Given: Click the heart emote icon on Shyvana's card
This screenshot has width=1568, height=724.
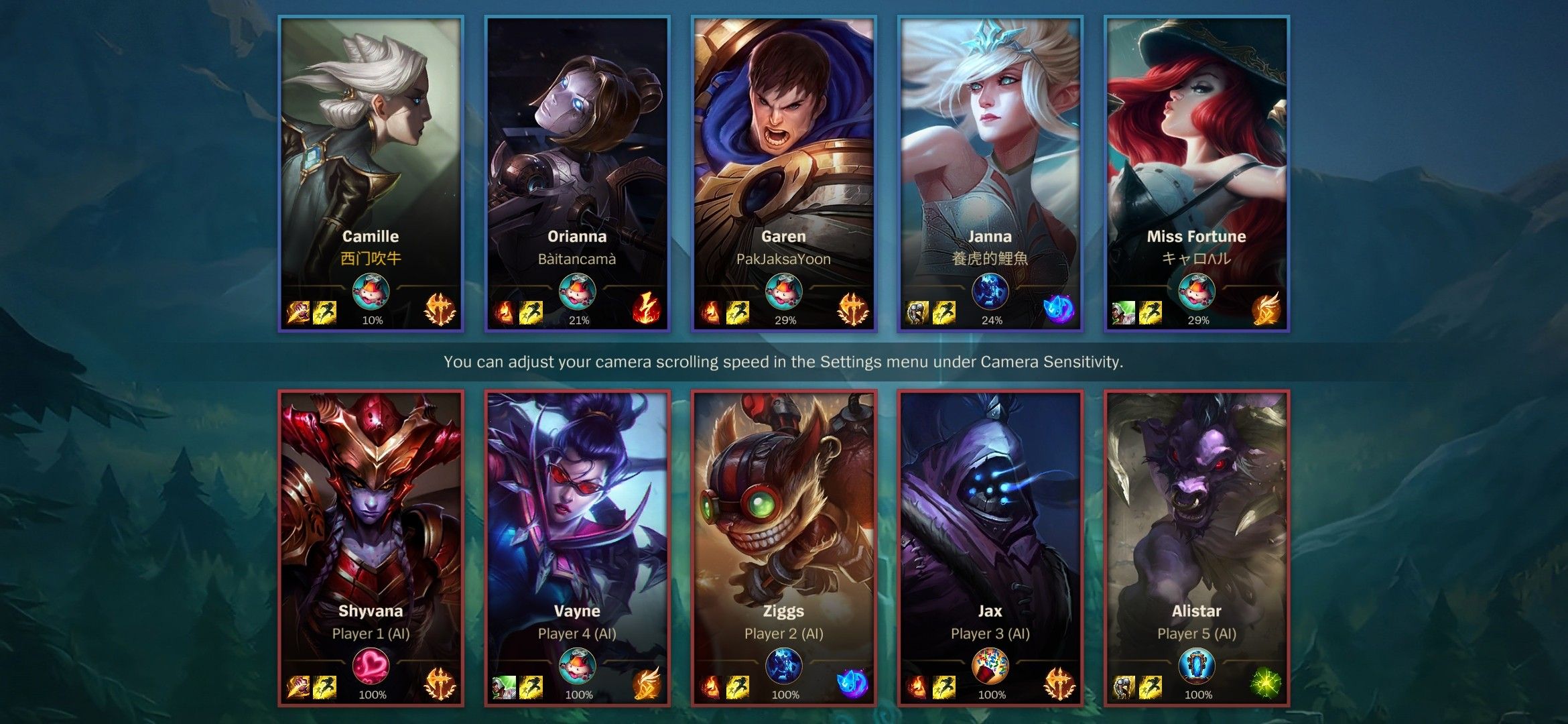Looking at the screenshot, I should [371, 666].
